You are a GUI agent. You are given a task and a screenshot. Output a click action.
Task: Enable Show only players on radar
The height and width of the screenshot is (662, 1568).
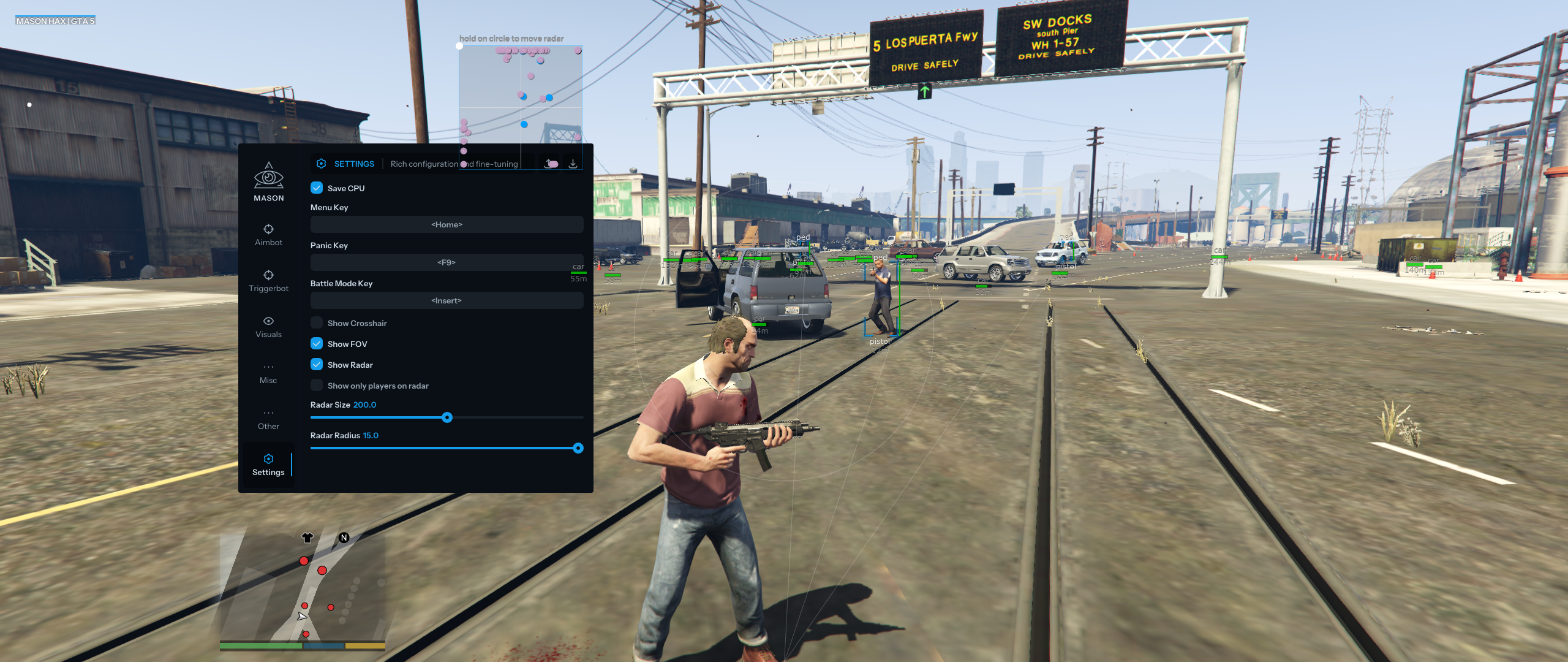[x=317, y=386]
